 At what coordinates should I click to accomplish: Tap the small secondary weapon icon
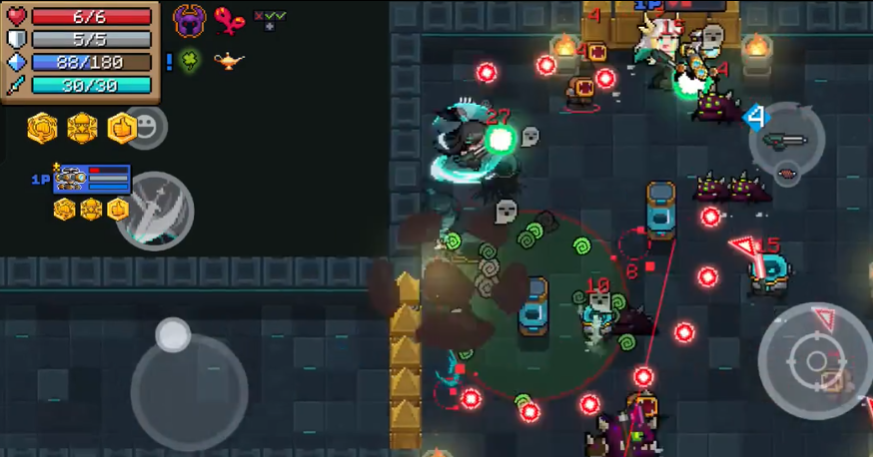pyautogui.click(x=788, y=172)
